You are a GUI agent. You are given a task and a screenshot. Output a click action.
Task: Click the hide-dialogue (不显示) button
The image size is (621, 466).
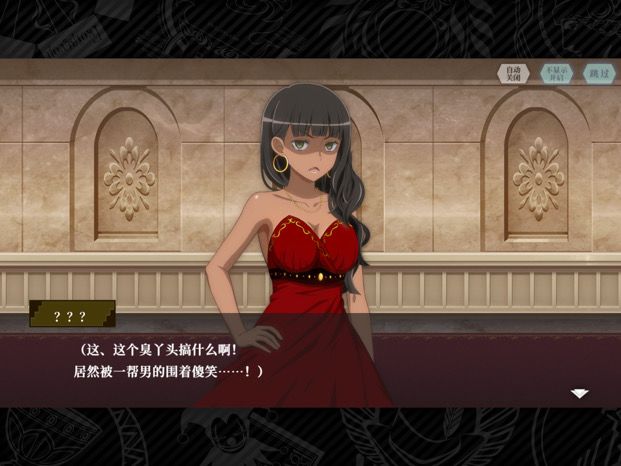click(556, 74)
